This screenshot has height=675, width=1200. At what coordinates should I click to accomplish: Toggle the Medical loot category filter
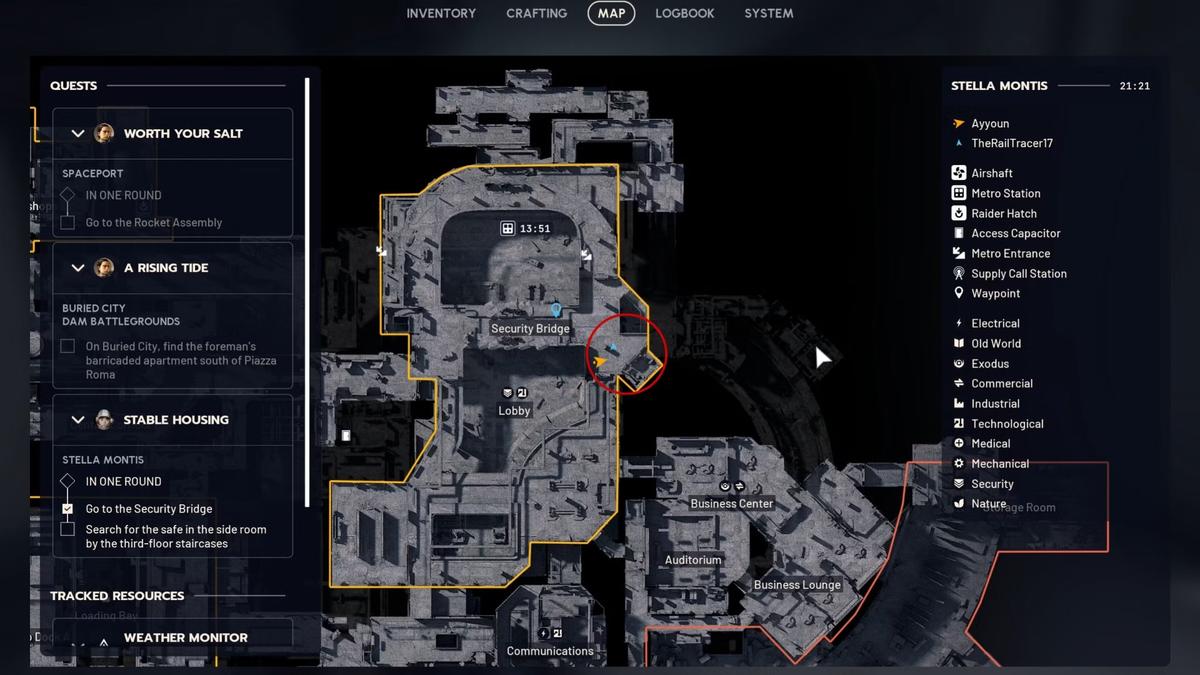990,444
